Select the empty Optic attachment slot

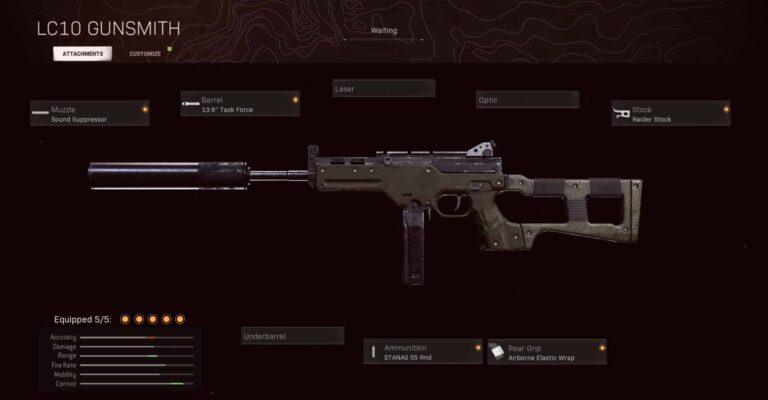click(527, 100)
